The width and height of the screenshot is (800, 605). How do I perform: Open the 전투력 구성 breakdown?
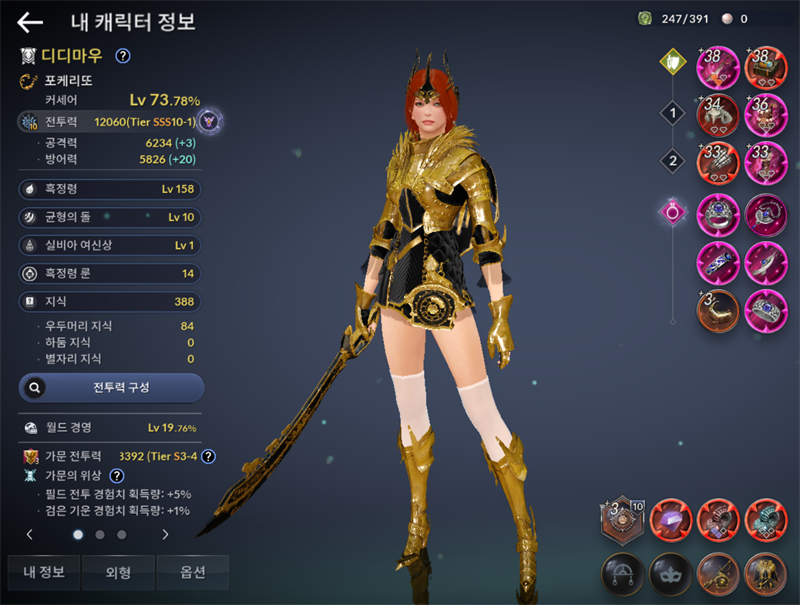pos(111,387)
